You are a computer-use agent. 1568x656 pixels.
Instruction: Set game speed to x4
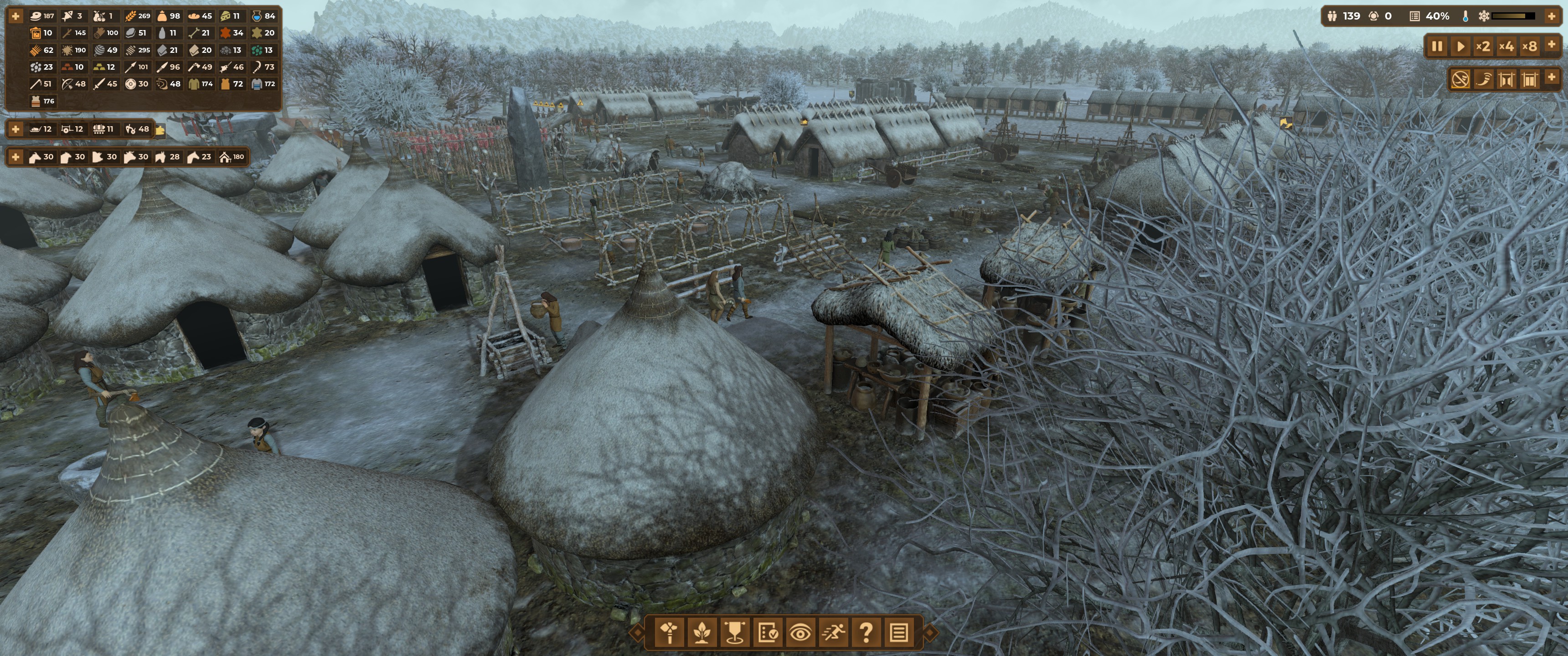coord(1506,46)
